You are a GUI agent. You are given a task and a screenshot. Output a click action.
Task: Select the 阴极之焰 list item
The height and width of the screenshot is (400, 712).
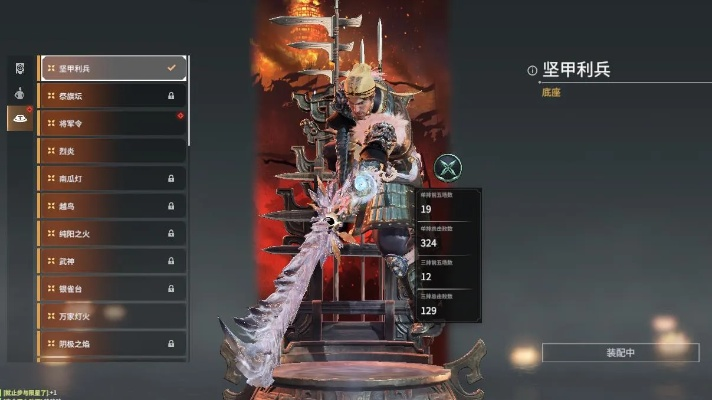pyautogui.click(x=112, y=343)
